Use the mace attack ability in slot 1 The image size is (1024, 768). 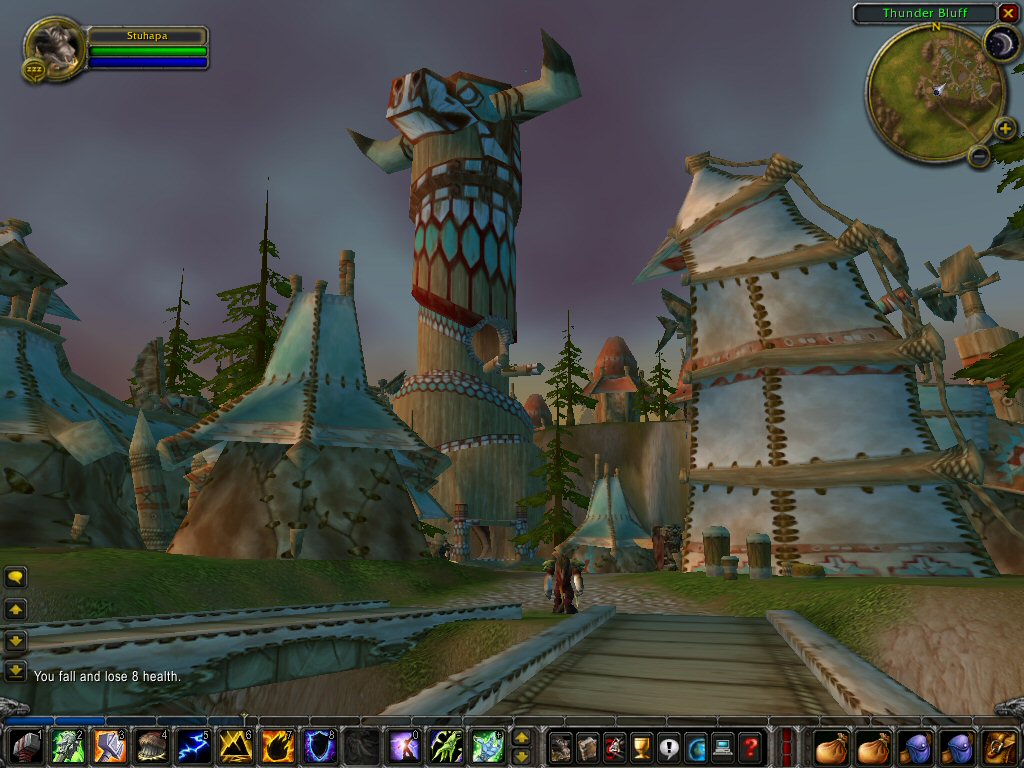pos(27,747)
